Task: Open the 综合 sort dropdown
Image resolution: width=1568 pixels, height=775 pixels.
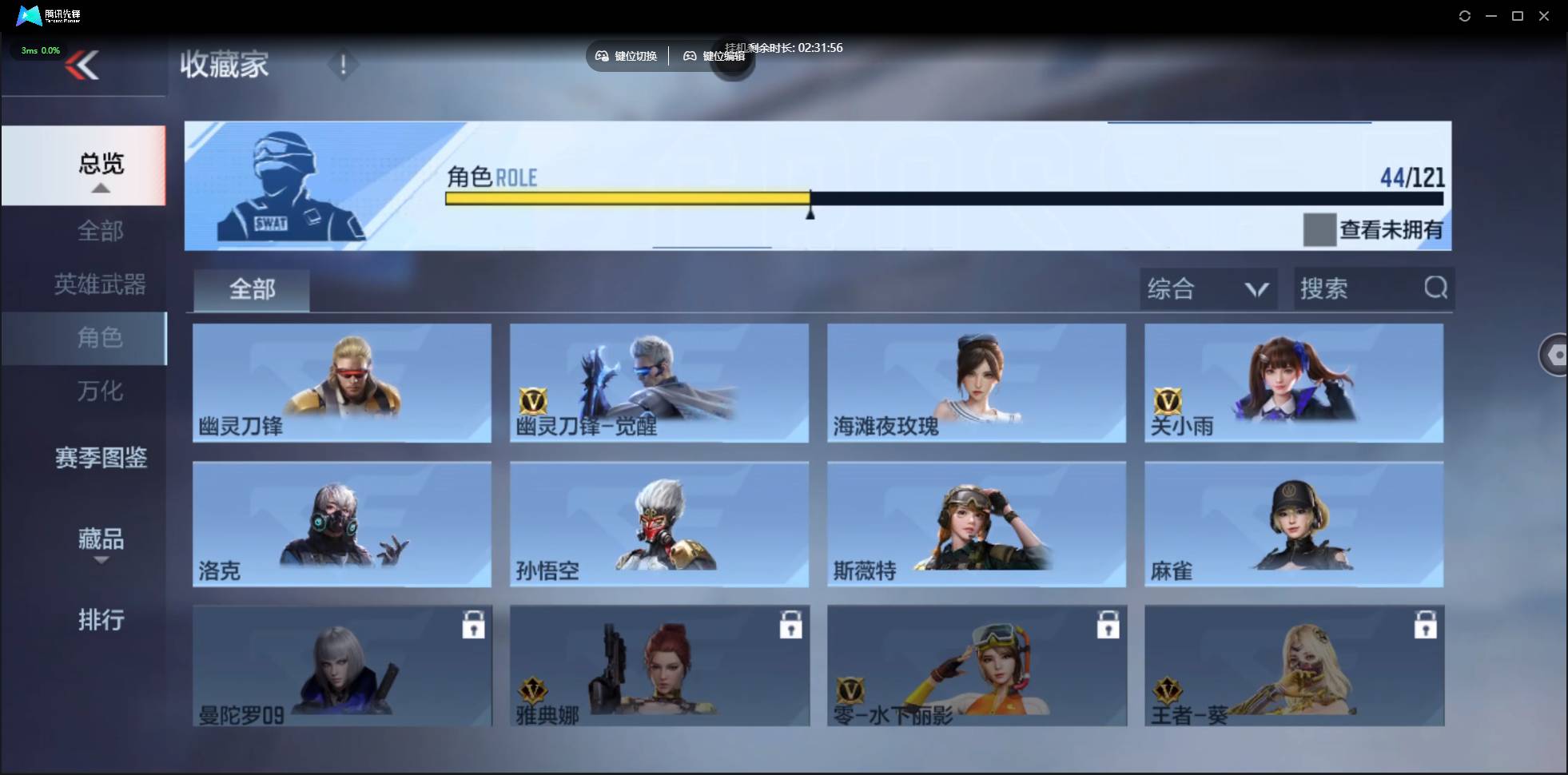Action: pos(1208,288)
